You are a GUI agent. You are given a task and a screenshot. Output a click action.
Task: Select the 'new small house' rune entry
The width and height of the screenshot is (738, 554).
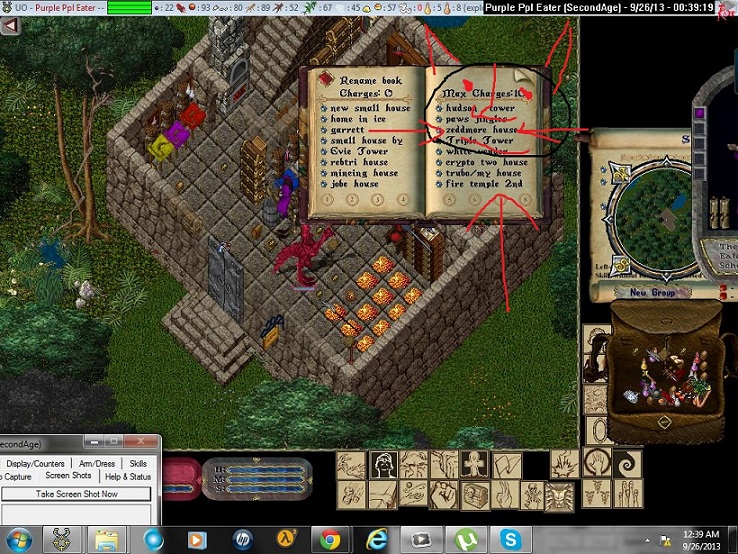pyautogui.click(x=369, y=108)
